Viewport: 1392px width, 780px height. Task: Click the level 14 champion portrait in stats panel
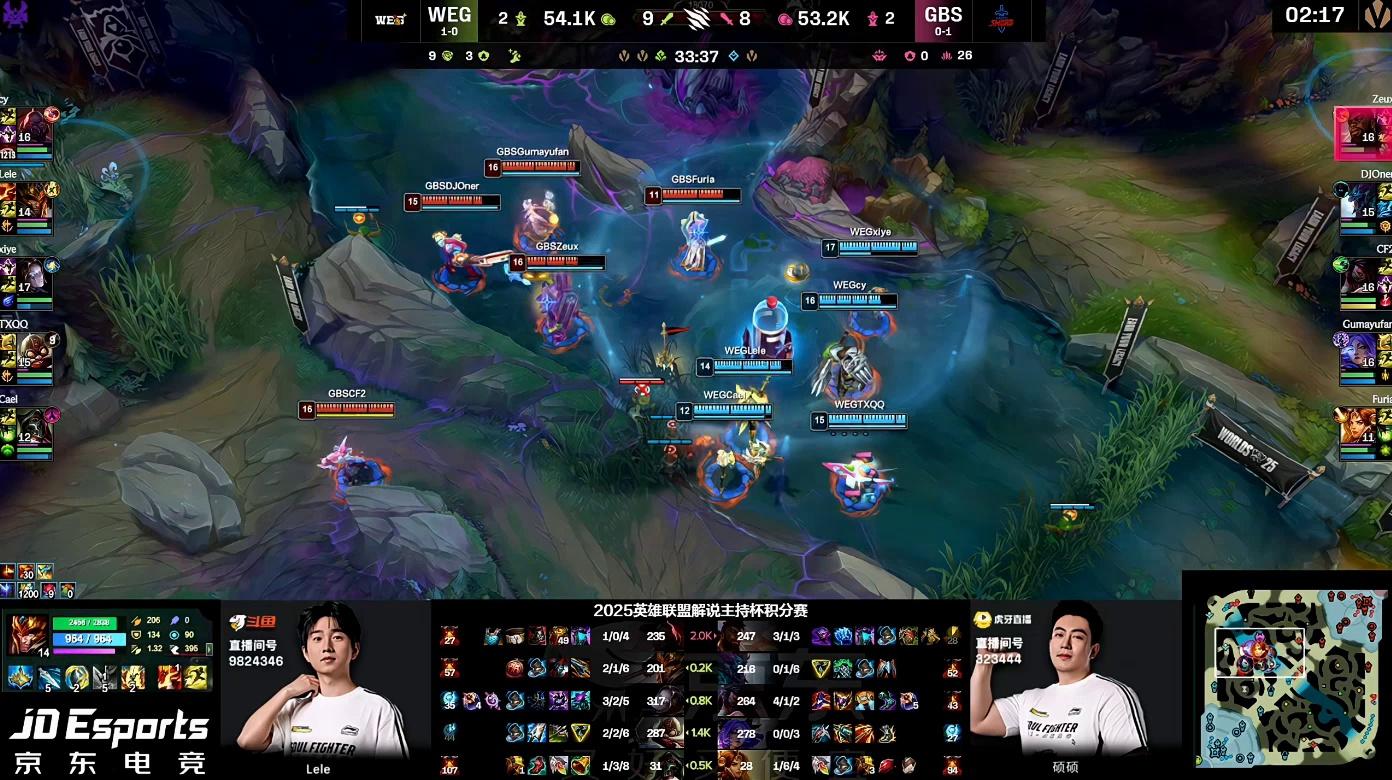pos(27,635)
